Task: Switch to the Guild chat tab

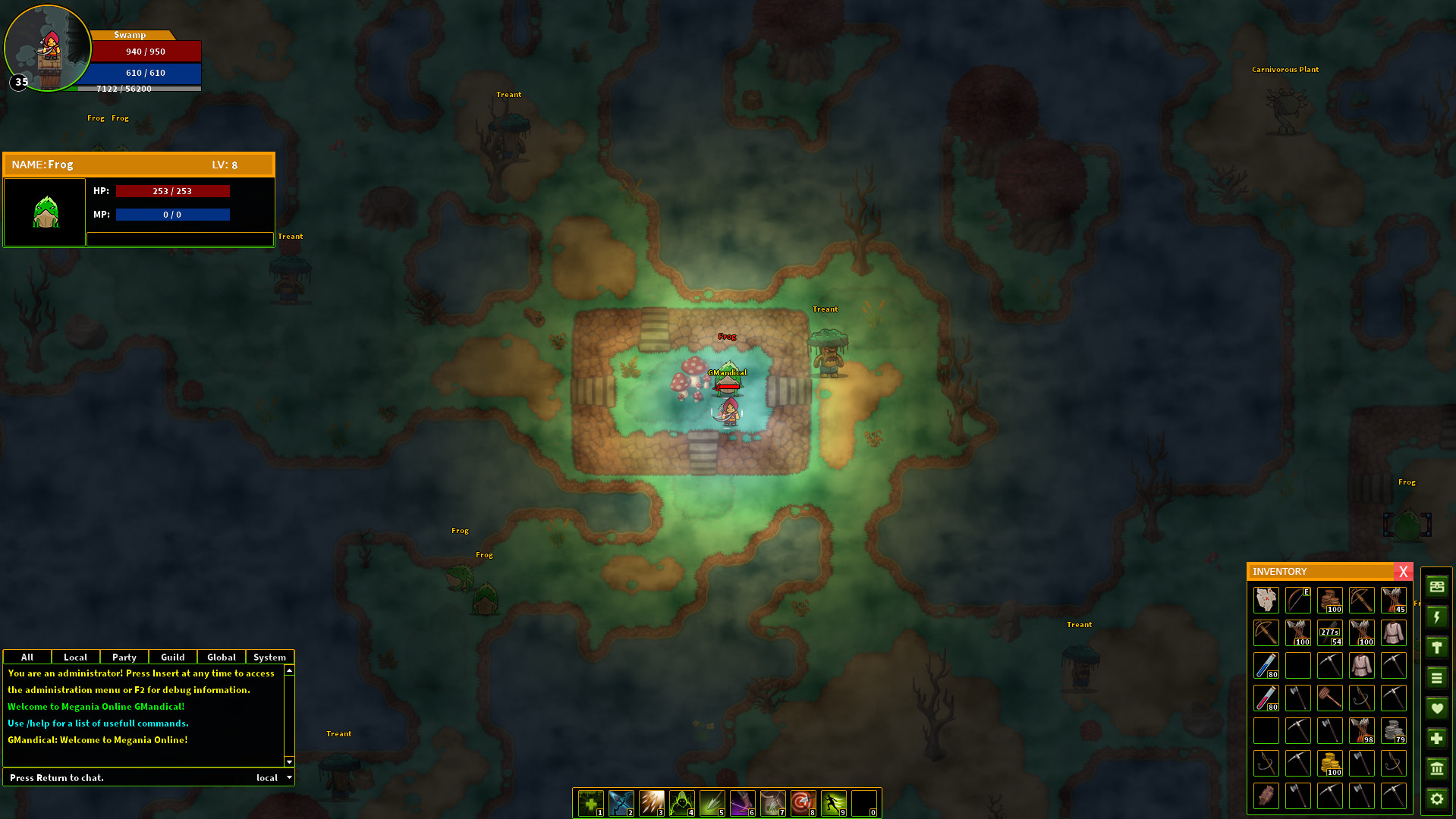Action: (172, 657)
